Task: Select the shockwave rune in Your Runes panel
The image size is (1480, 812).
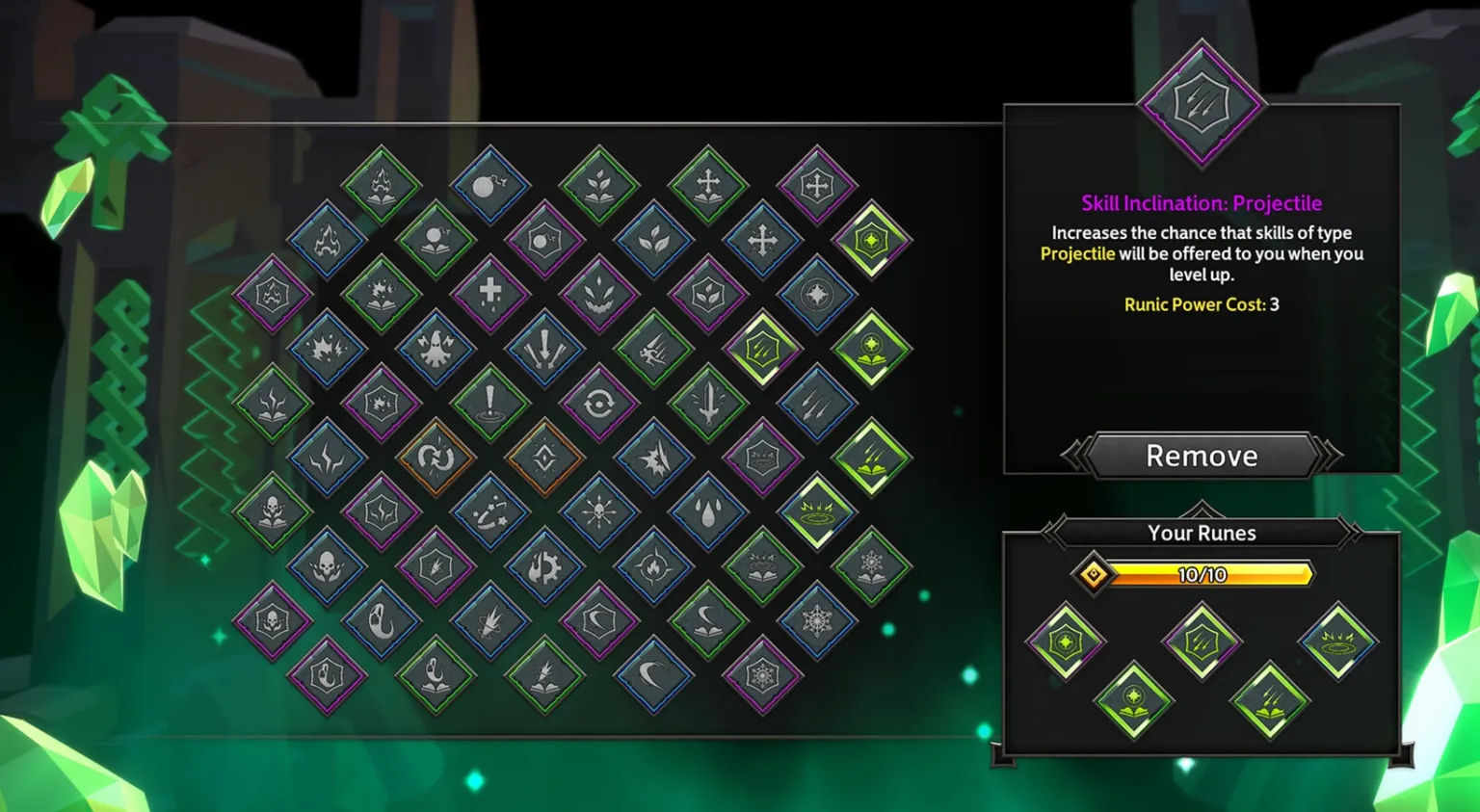Action: [x=1337, y=641]
